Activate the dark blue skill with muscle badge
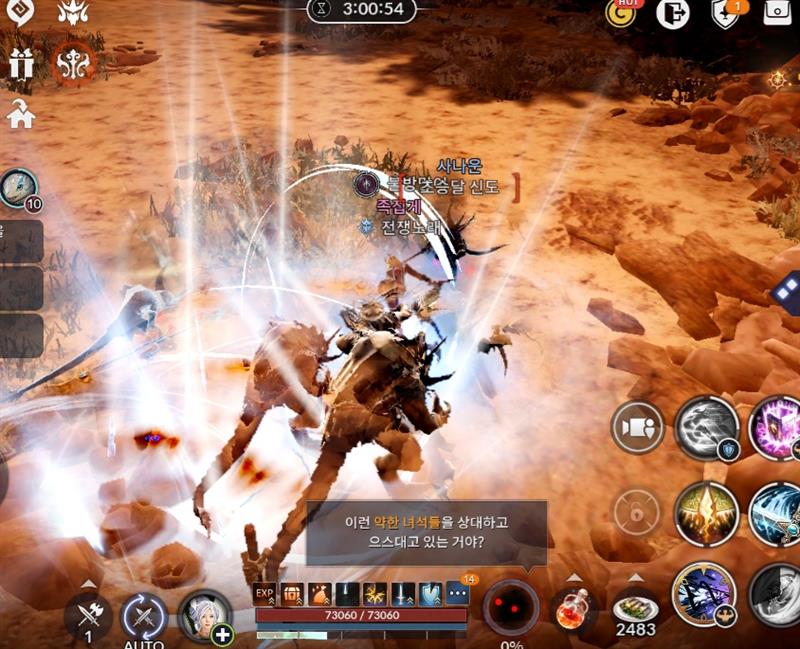The image size is (800, 649). [x=704, y=594]
